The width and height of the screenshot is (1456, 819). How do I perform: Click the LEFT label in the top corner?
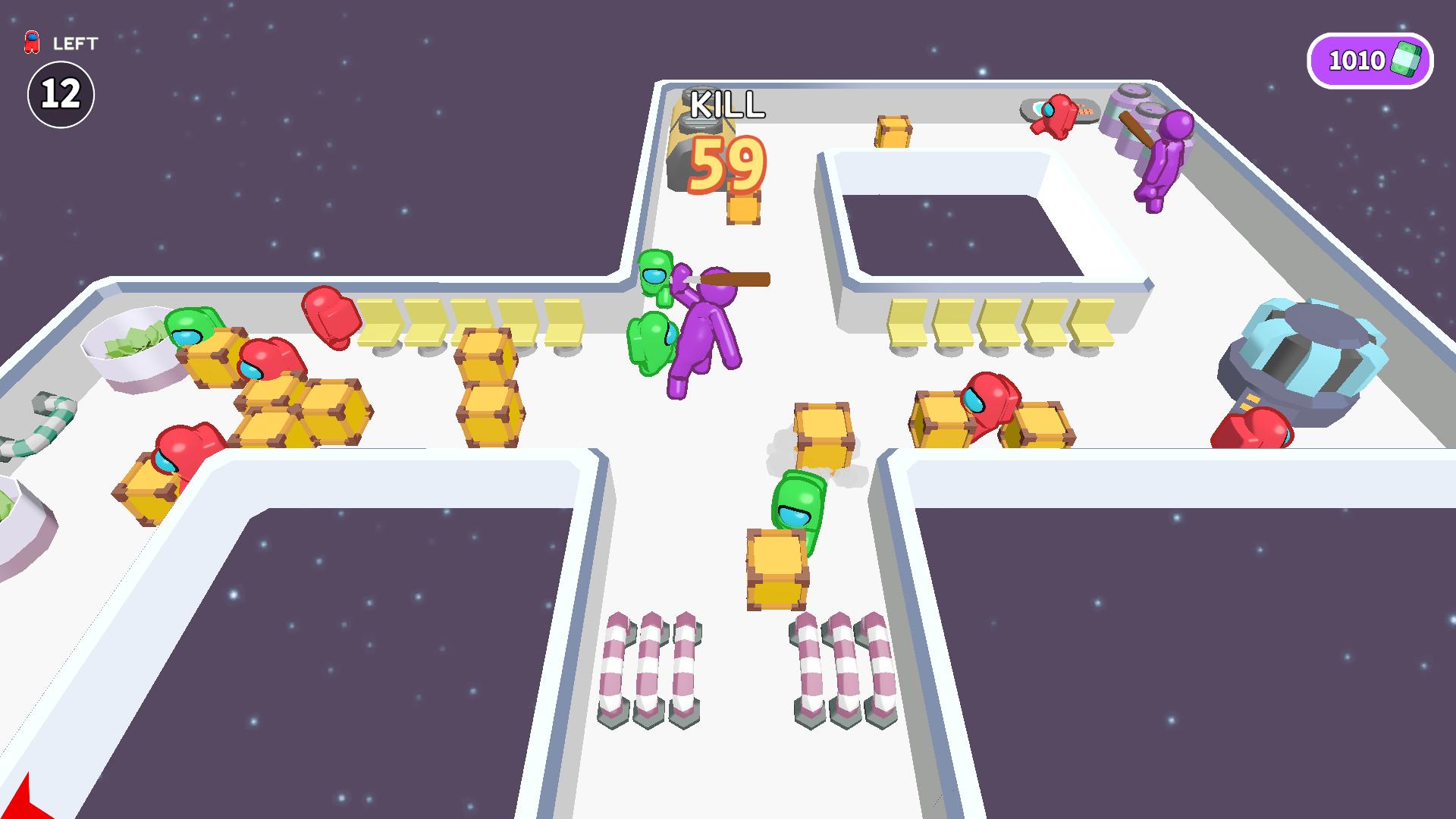pyautogui.click(x=74, y=44)
